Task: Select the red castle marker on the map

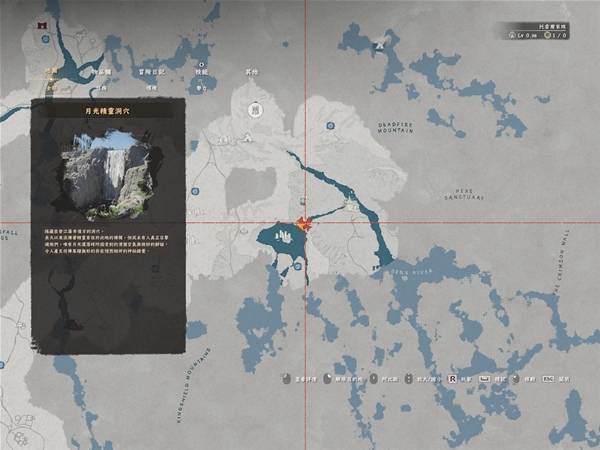Action: pyautogui.click(x=43, y=22)
